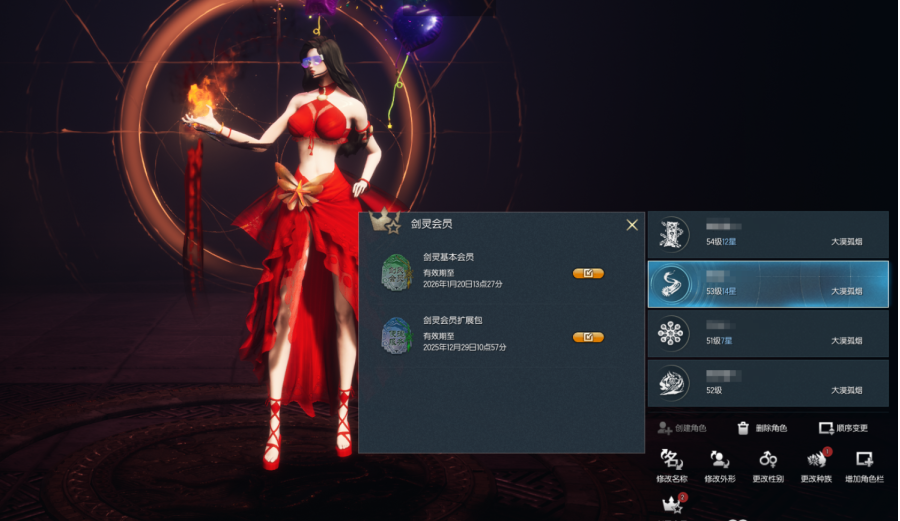Click 删除角色 to delete the character

[762, 428]
